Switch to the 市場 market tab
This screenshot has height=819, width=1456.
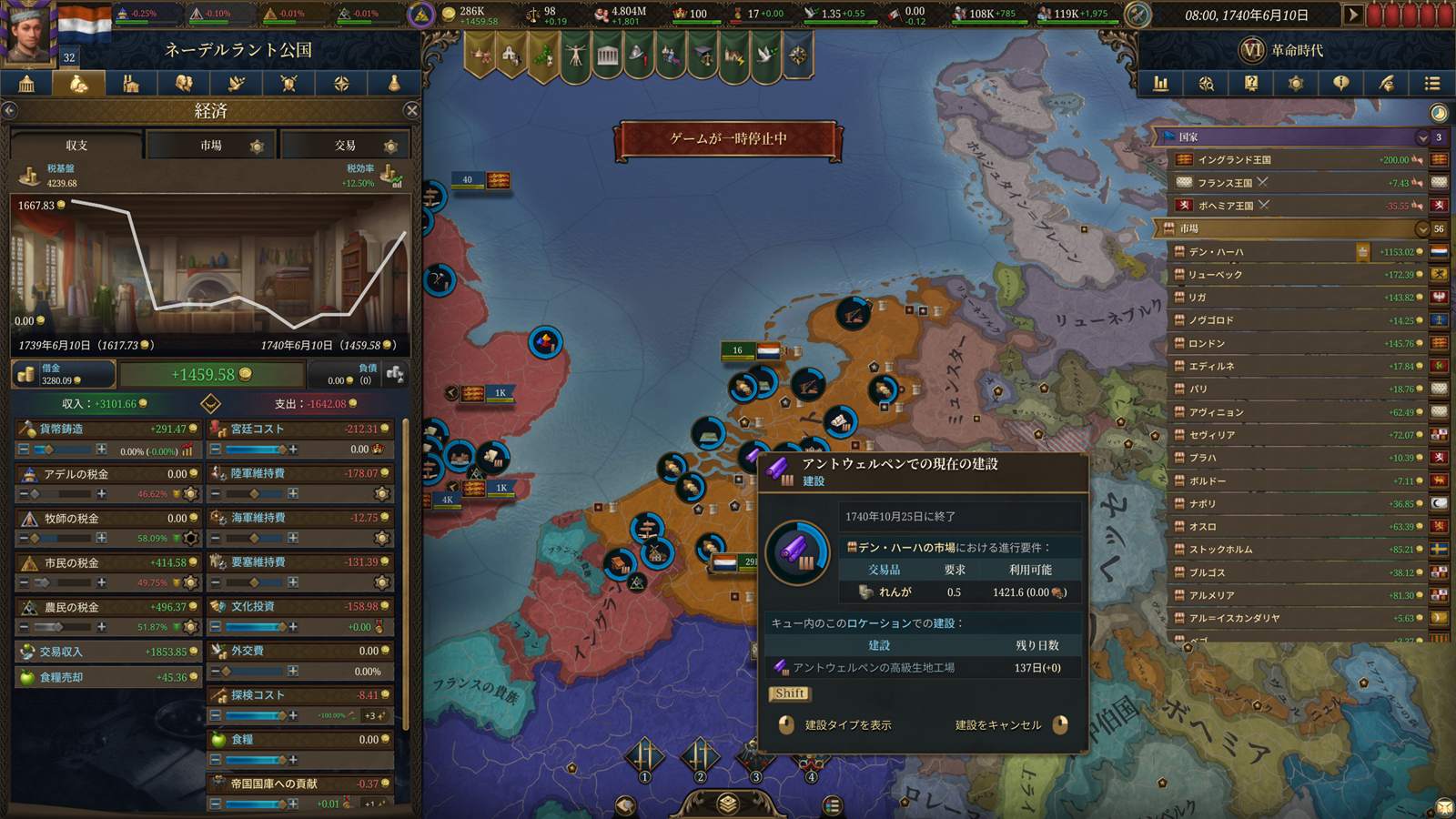[211, 146]
